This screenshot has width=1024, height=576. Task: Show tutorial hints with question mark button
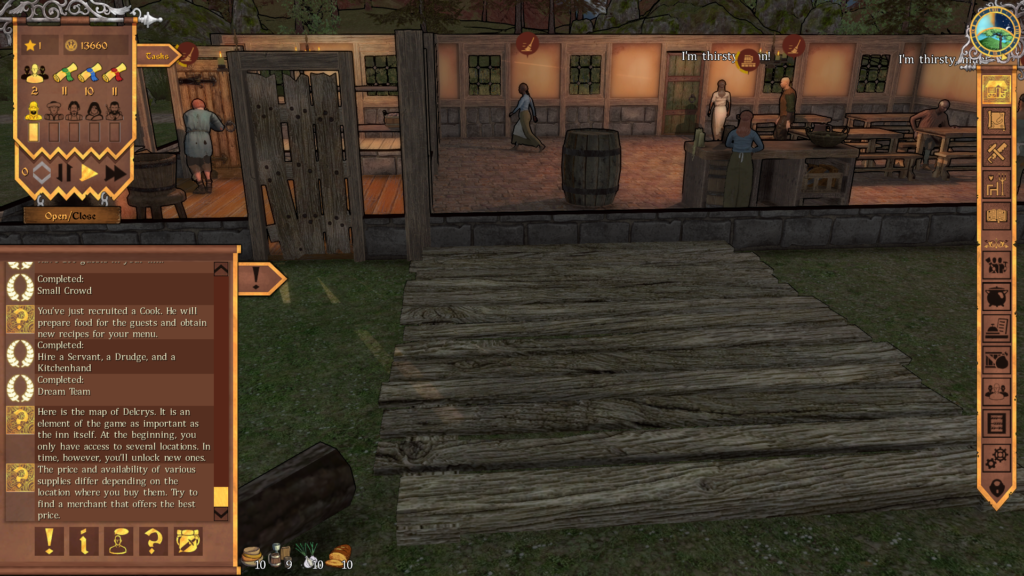click(x=153, y=541)
